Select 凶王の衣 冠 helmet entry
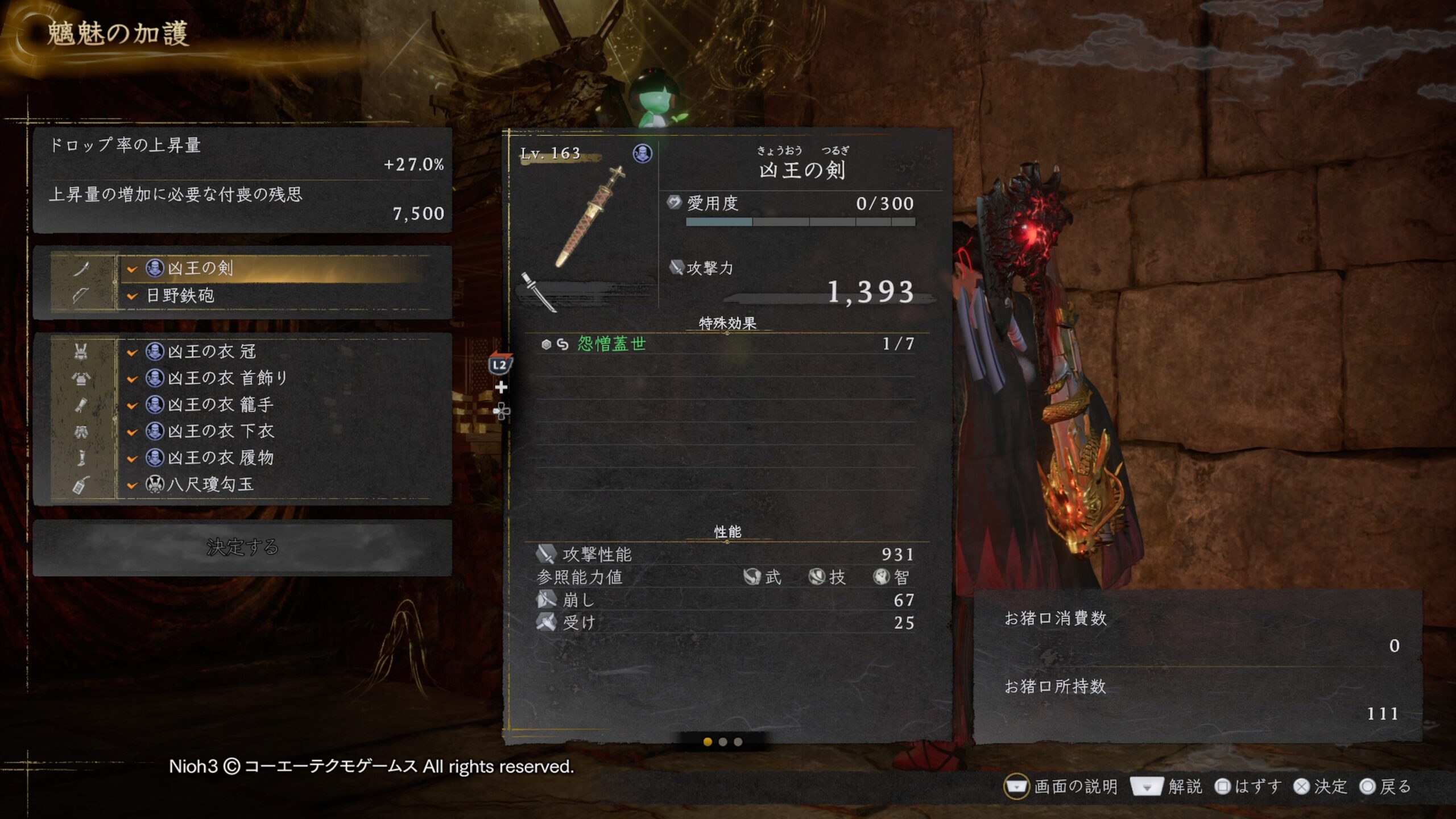 pyautogui.click(x=273, y=351)
